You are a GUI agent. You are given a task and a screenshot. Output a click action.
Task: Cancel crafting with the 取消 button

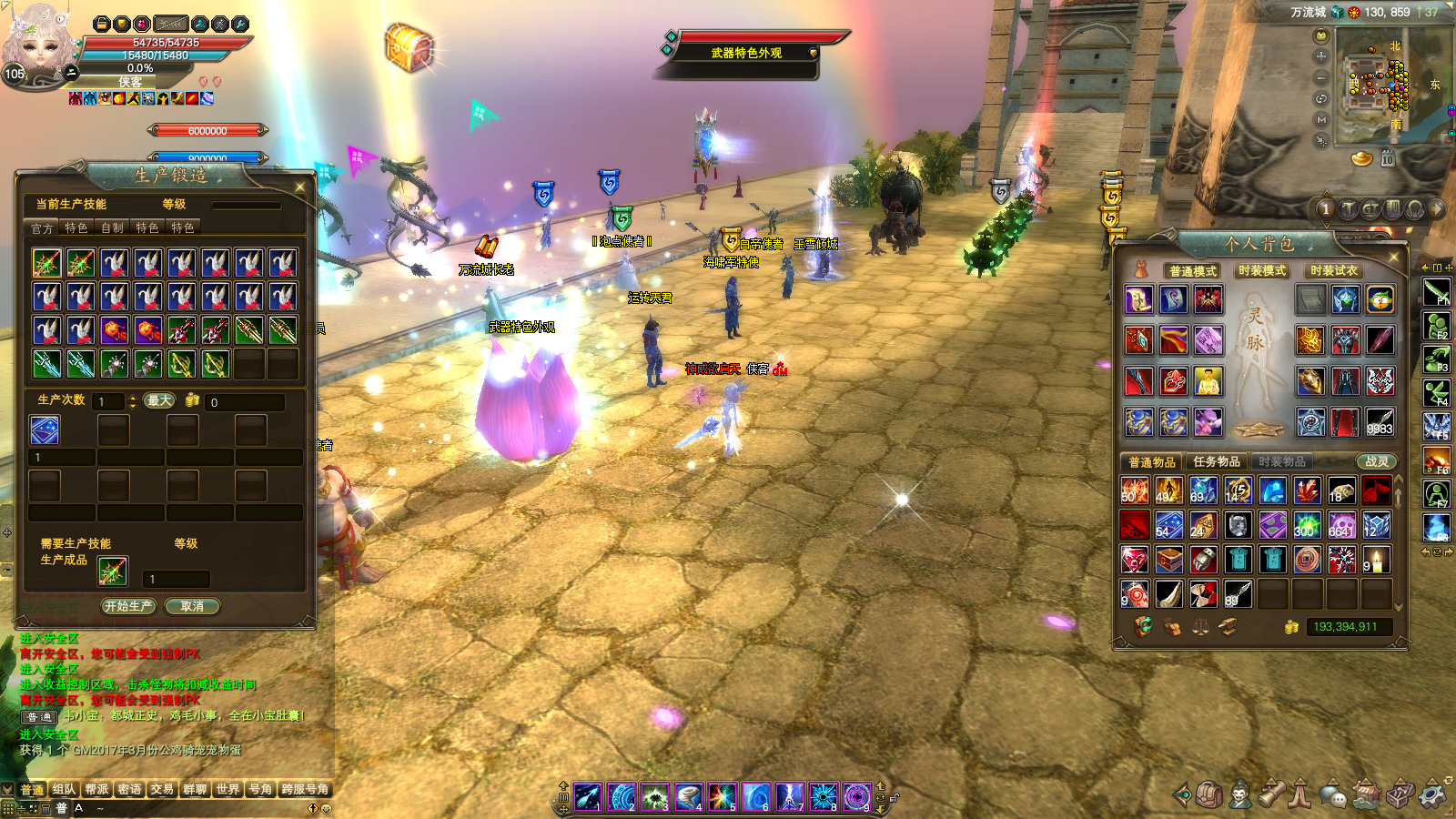click(192, 606)
